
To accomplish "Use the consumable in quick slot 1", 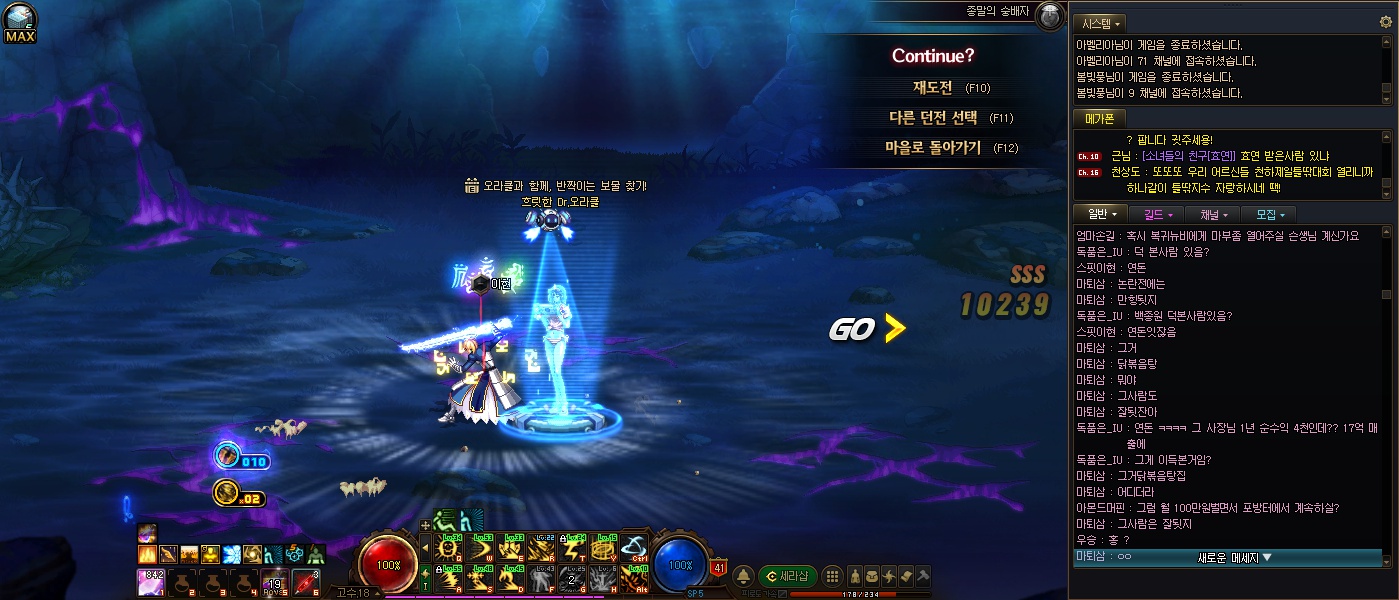I will [148, 581].
